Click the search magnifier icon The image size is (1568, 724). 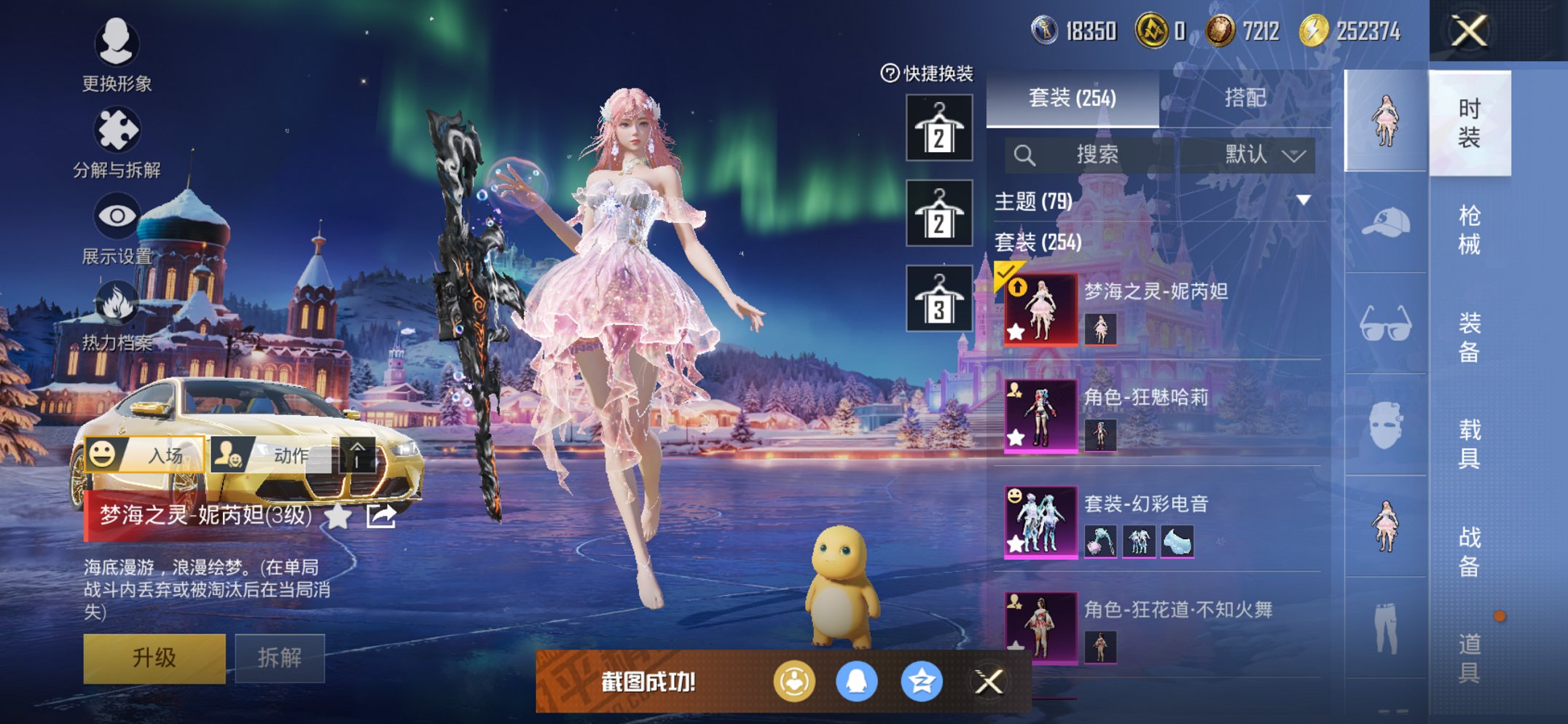1027,154
